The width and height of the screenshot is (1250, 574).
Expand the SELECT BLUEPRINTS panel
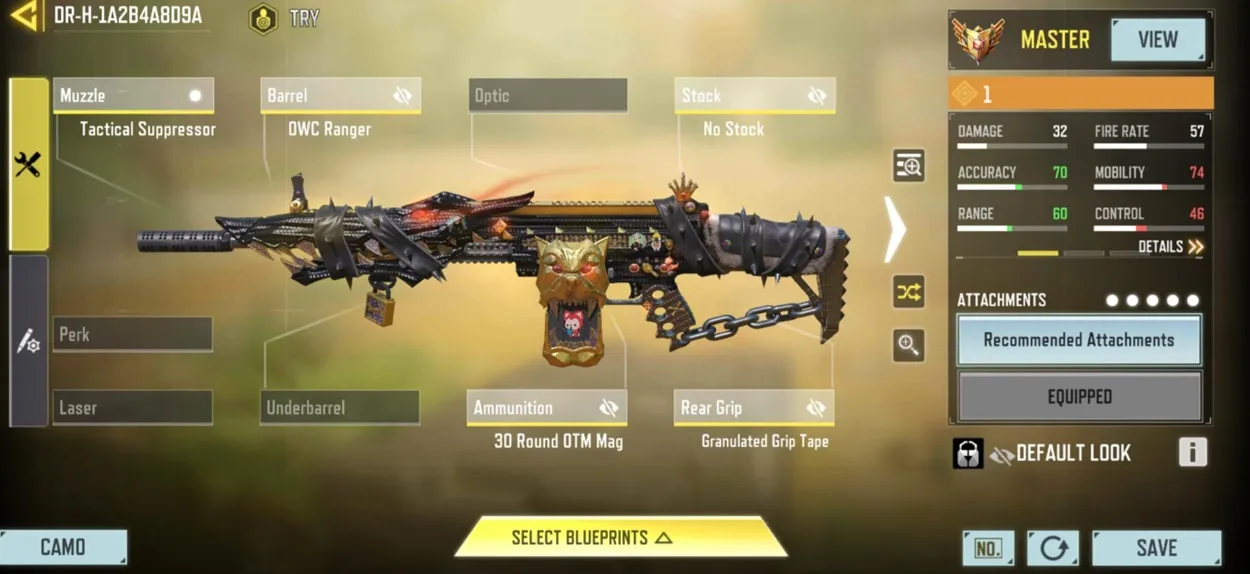pos(620,538)
